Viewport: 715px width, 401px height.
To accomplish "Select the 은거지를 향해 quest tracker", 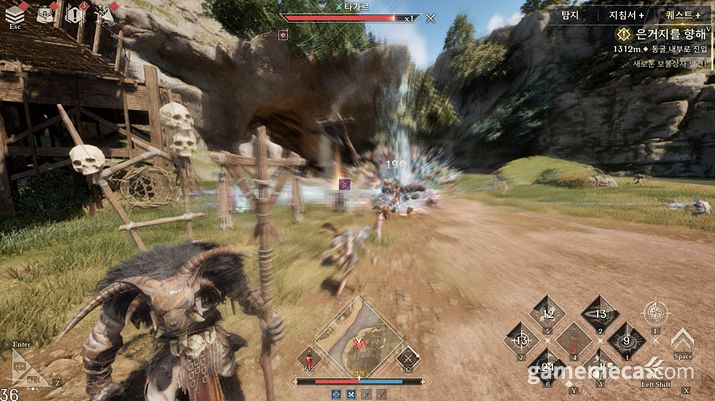I will pos(660,33).
